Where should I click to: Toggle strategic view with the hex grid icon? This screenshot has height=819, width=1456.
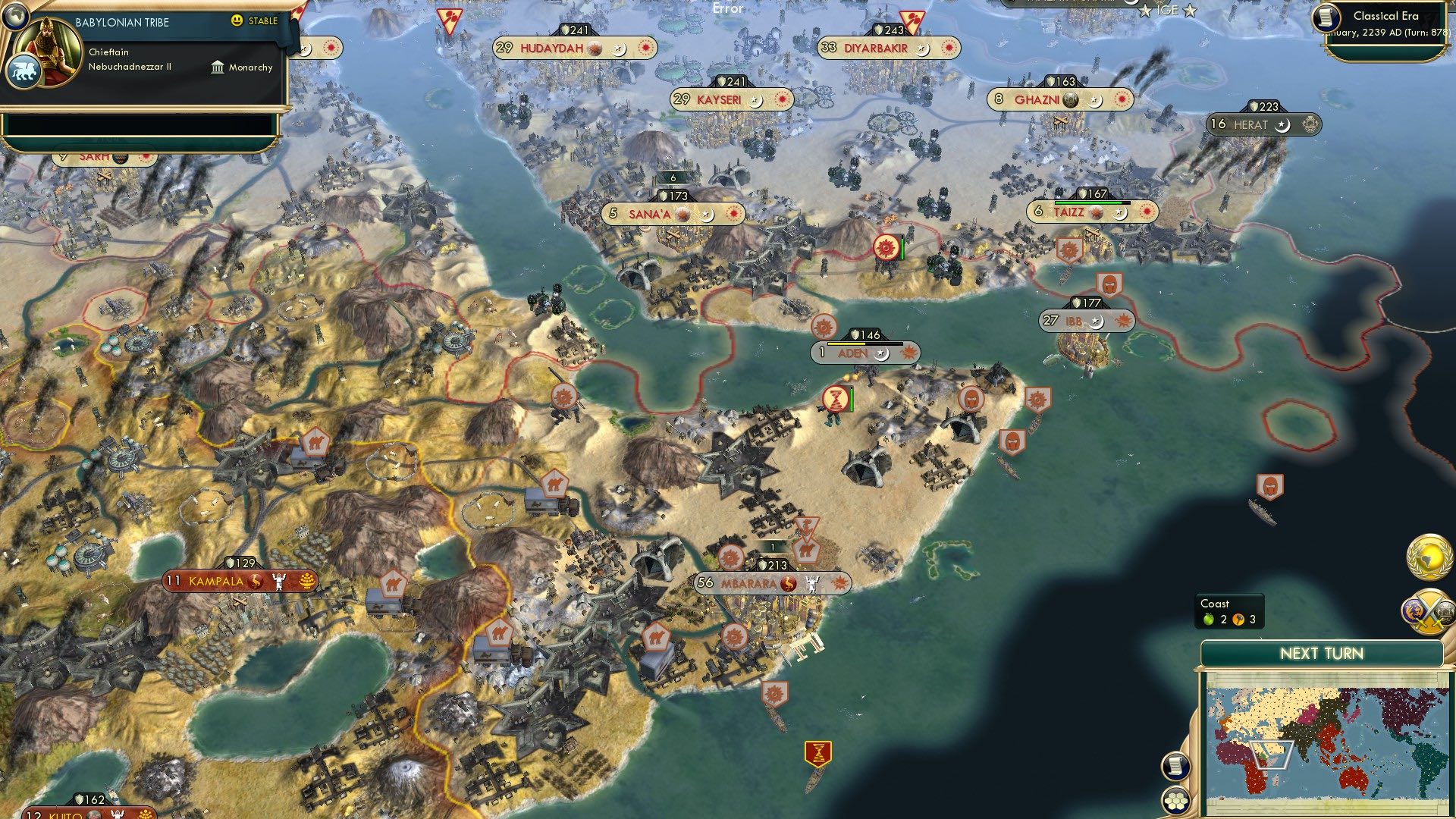[x=1176, y=800]
